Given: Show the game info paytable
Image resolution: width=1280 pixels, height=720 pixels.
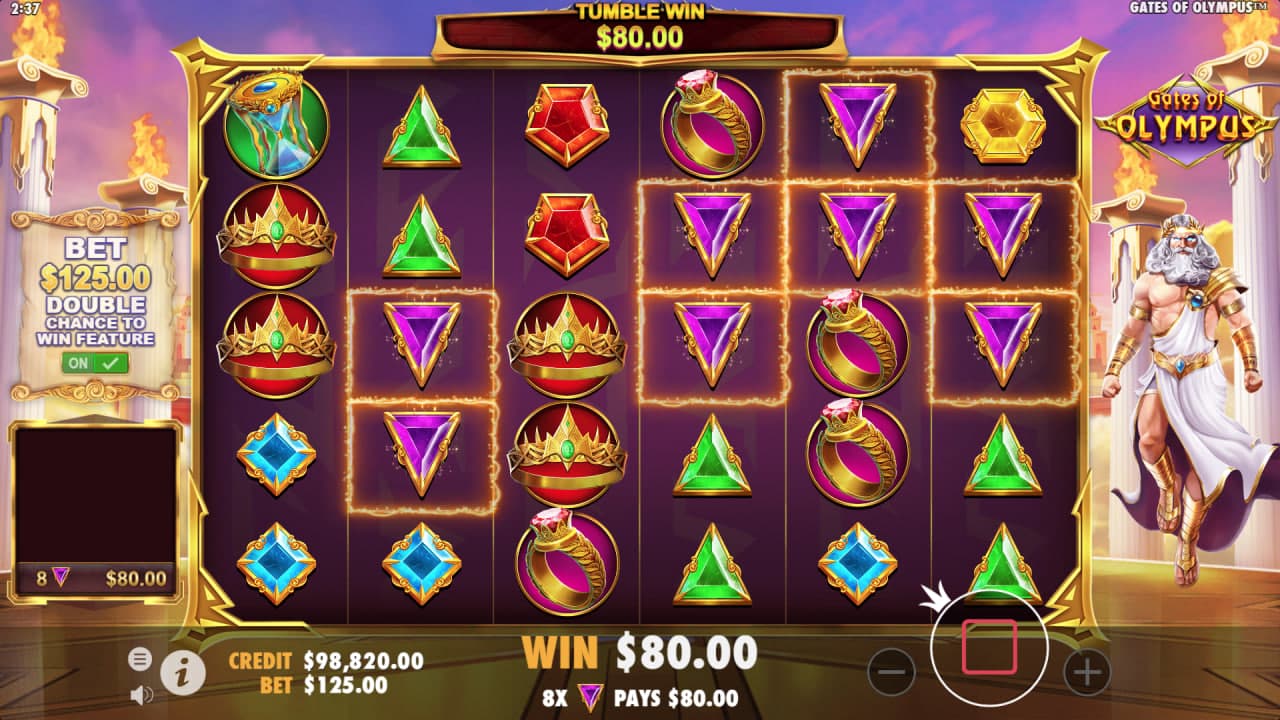Looking at the screenshot, I should click(182, 673).
